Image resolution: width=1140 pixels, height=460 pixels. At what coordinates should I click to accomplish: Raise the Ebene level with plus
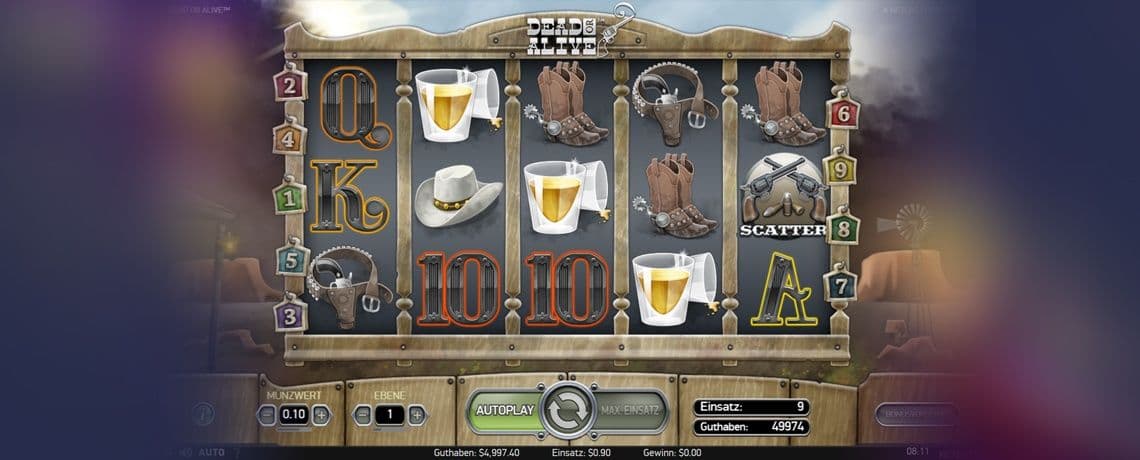(x=416, y=415)
